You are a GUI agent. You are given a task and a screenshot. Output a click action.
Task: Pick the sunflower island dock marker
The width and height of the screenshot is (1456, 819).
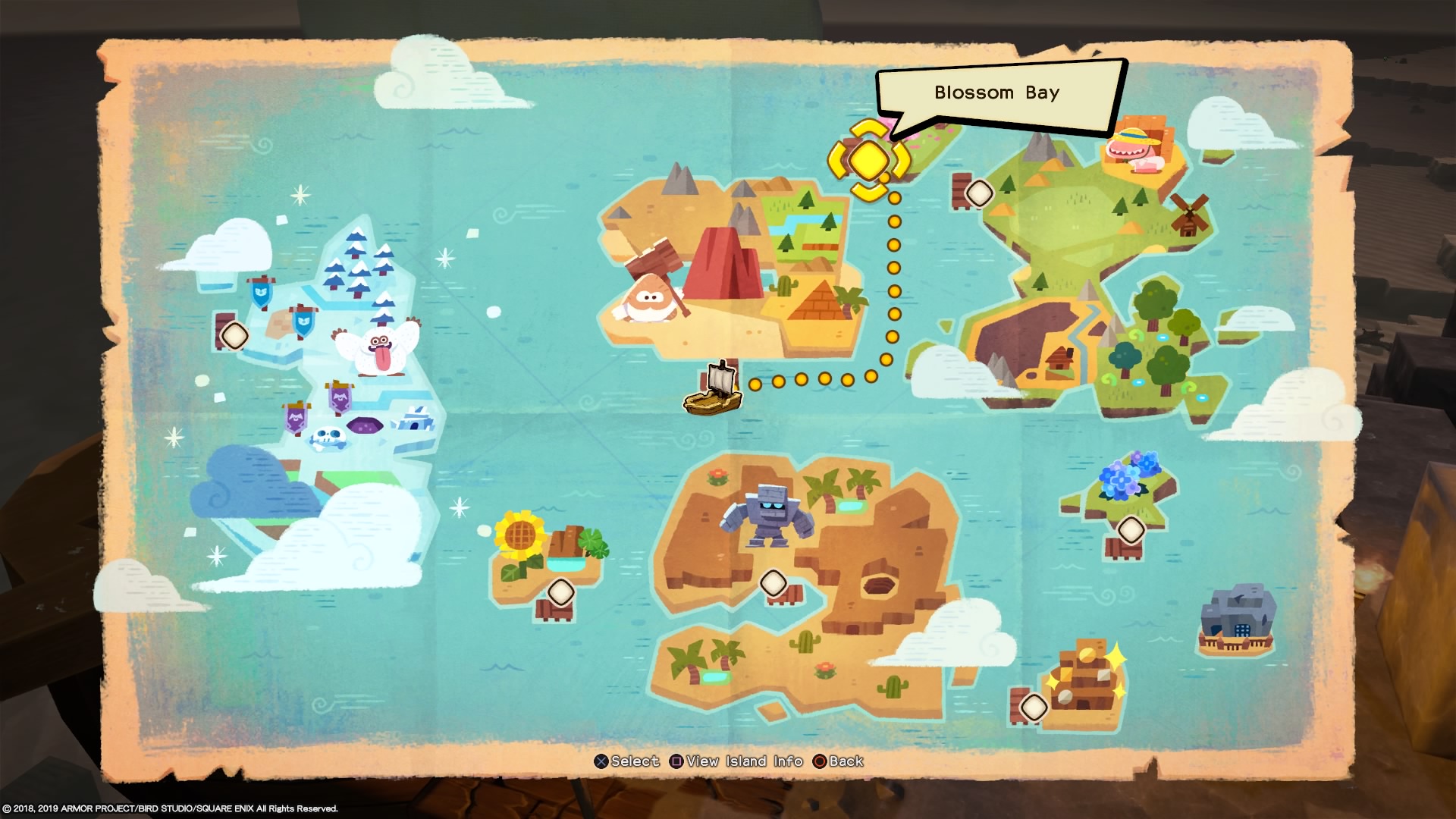pos(560,592)
